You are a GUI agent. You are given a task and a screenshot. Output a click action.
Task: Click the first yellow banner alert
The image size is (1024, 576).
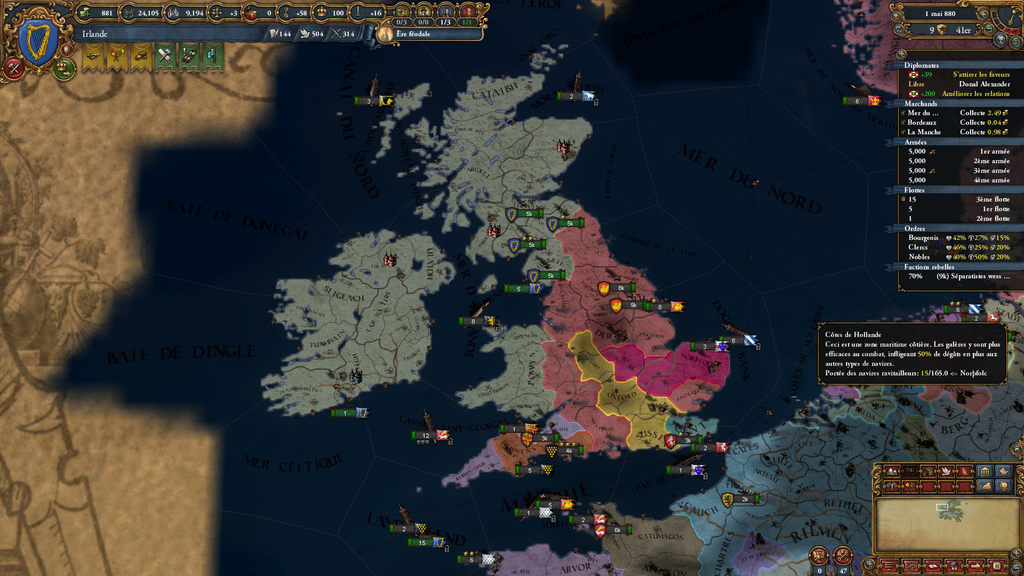[95, 57]
